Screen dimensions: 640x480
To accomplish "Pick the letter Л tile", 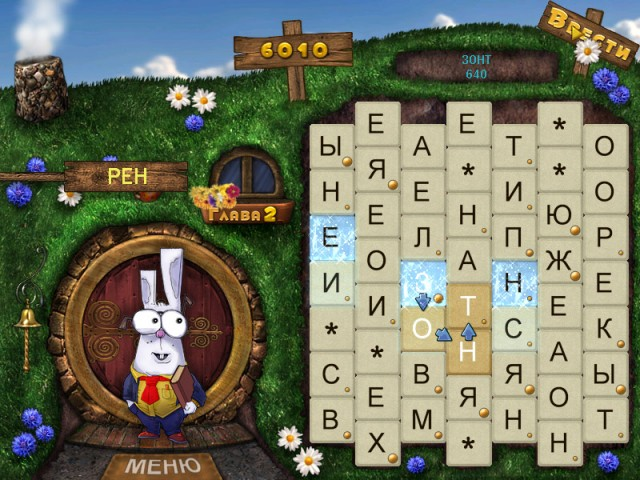I will [422, 238].
